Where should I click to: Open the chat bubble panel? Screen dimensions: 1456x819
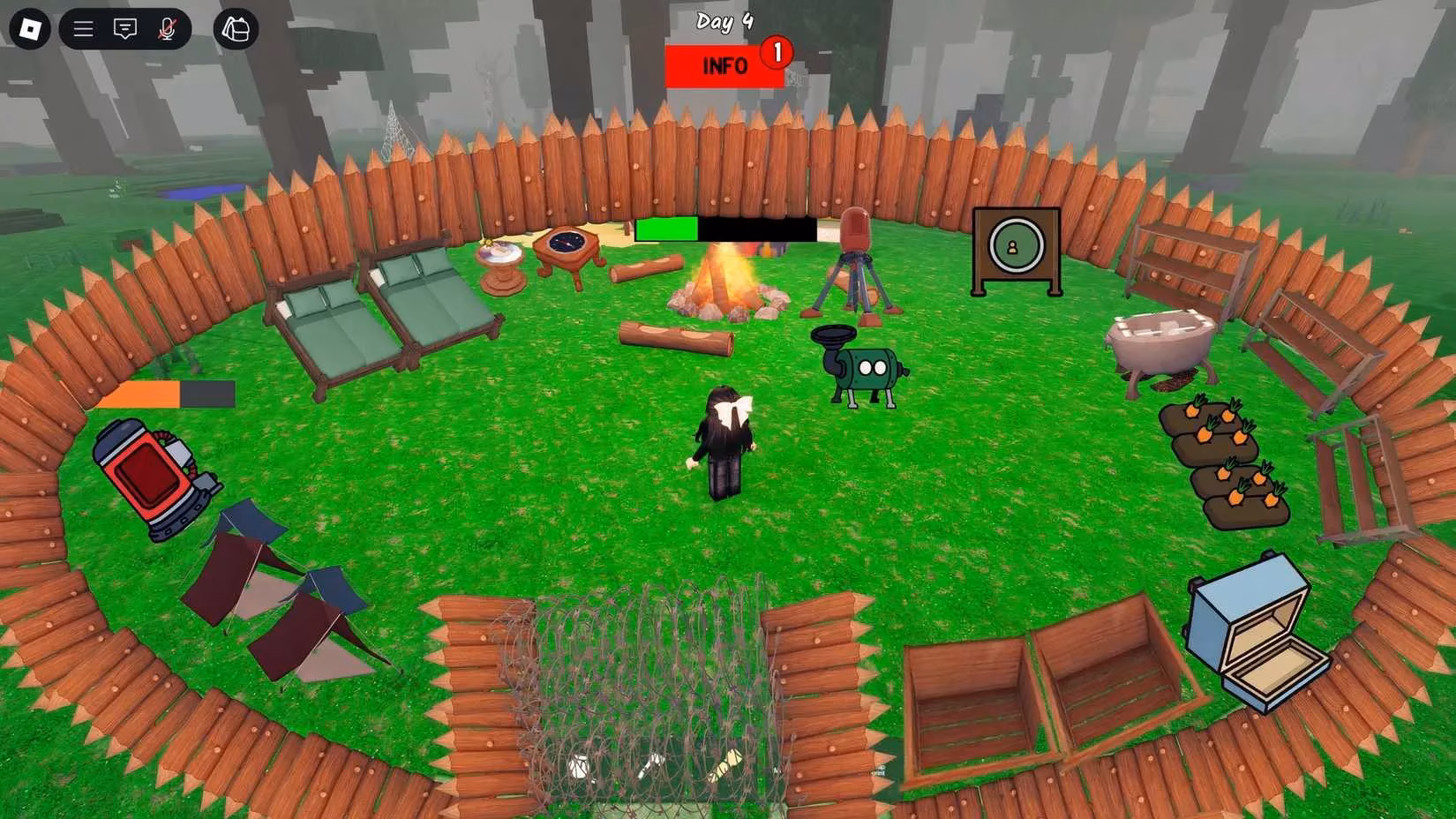pos(125,28)
